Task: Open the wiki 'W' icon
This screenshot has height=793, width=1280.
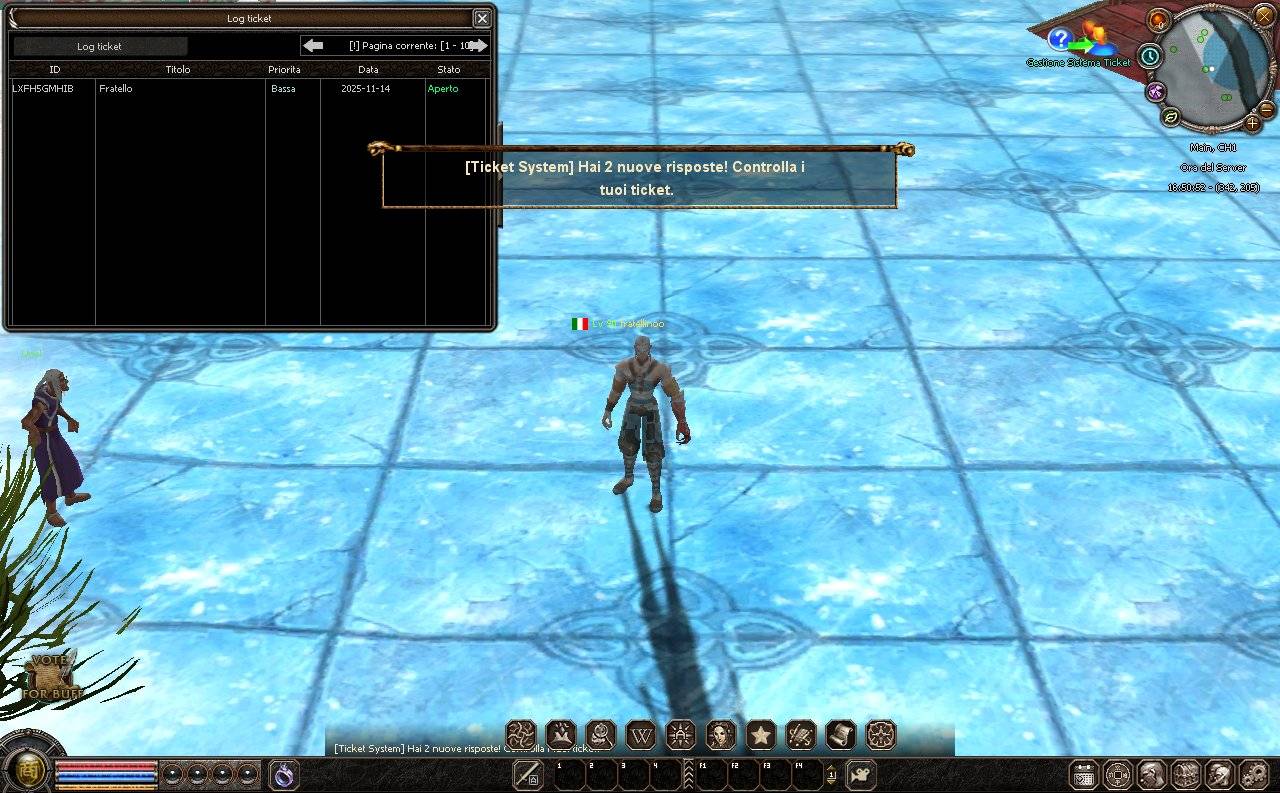Action: 641,736
